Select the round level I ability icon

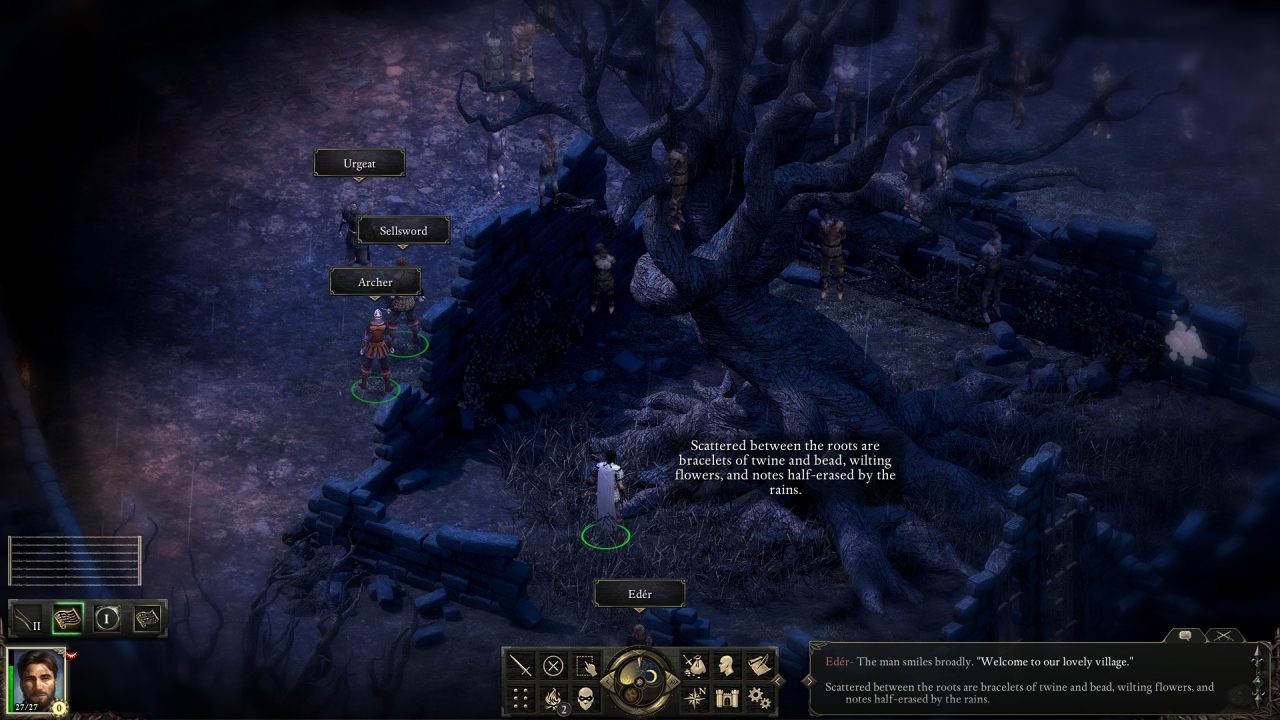pyautogui.click(x=107, y=618)
